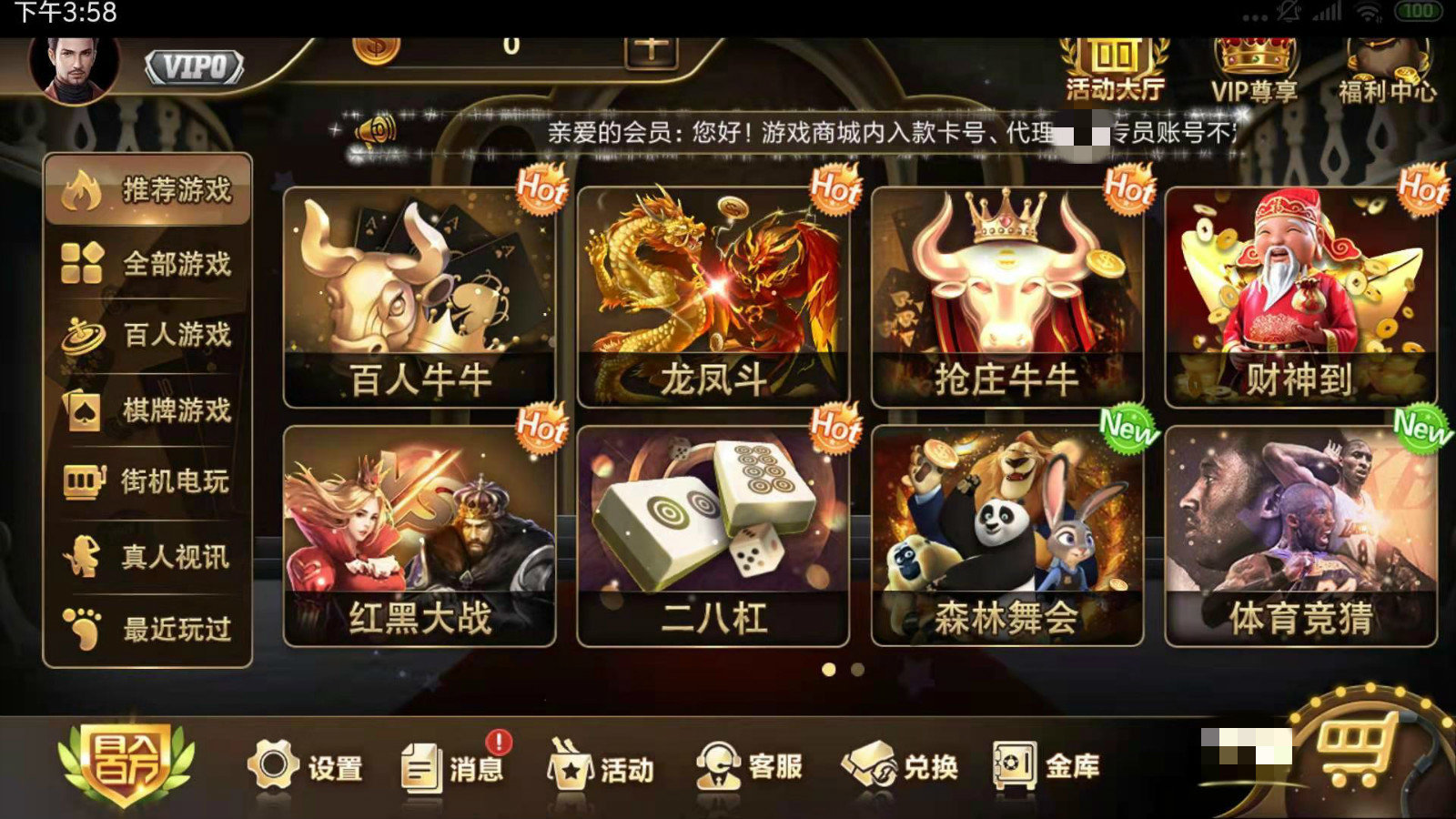This screenshot has height=819, width=1456.
Task: Click the VIP0 badge
Action: 194,66
